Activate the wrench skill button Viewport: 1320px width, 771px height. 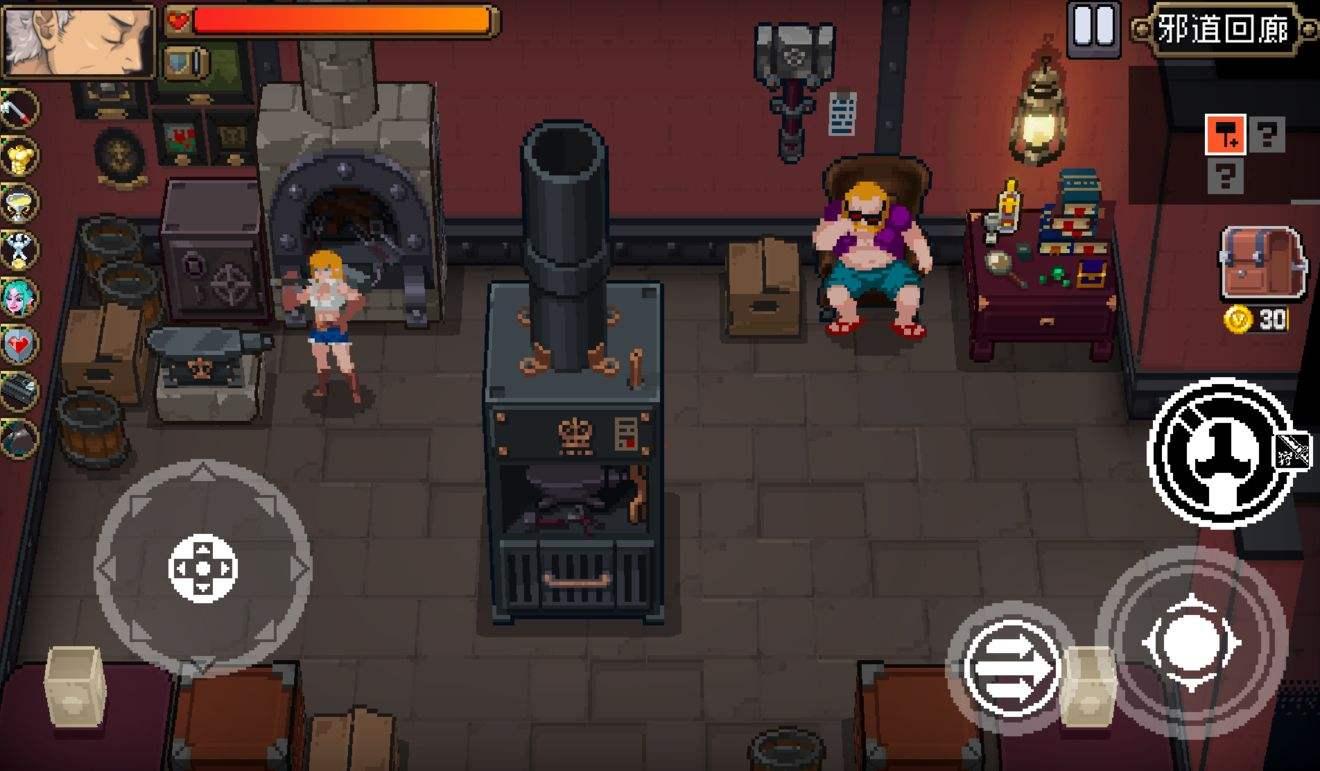[x=1220, y=452]
